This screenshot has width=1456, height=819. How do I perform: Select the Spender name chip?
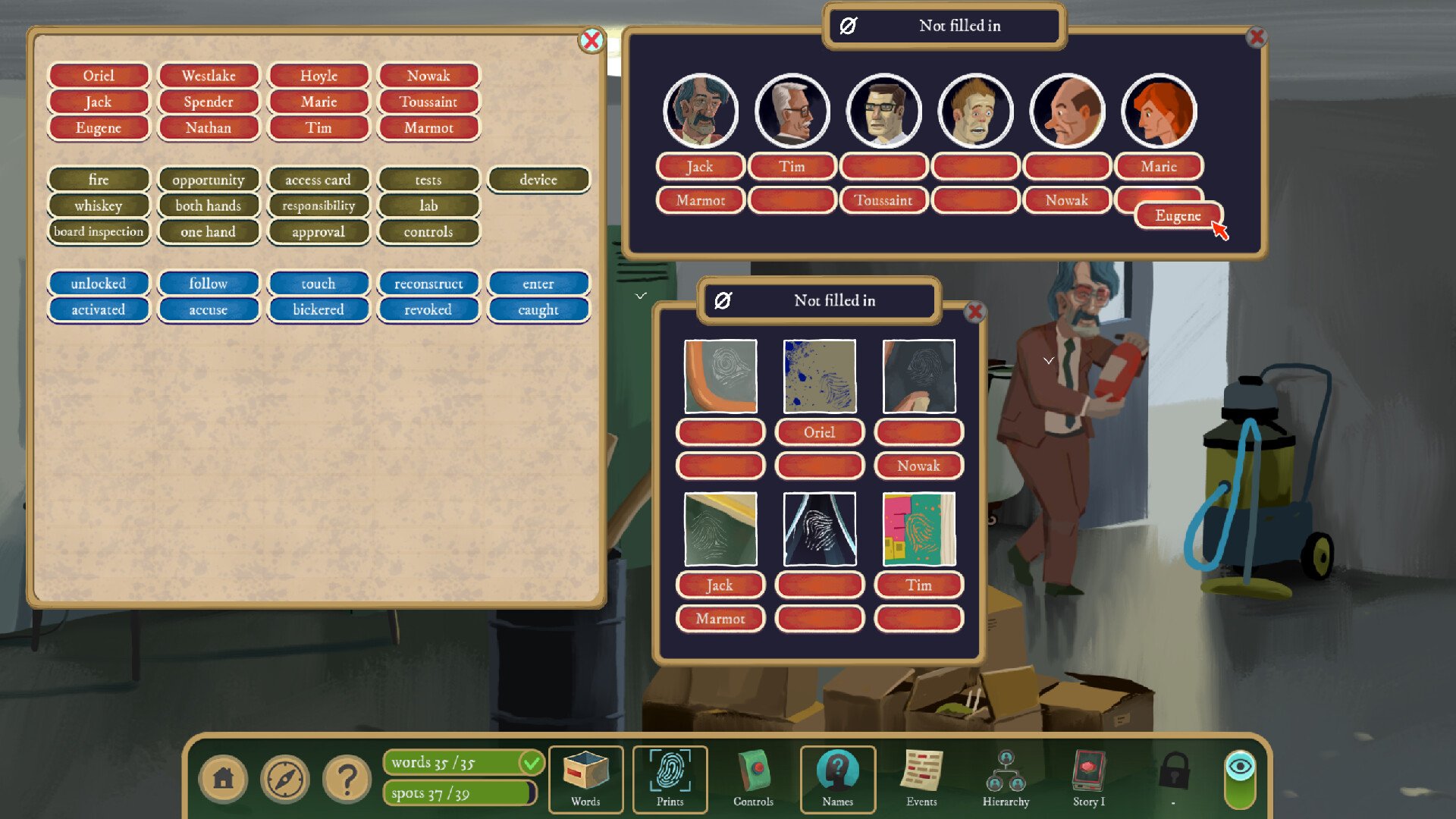click(x=209, y=102)
